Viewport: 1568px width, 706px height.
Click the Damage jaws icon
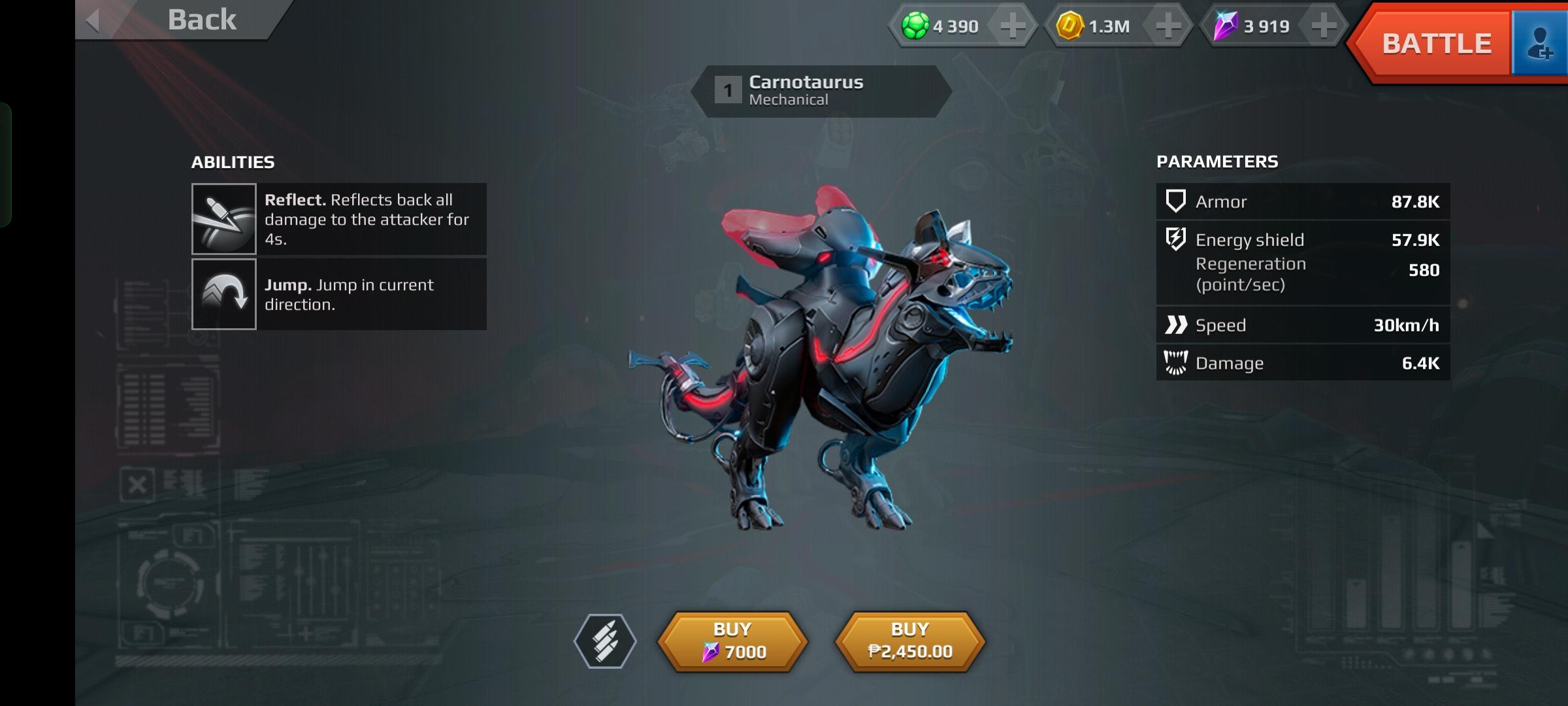click(x=1175, y=363)
